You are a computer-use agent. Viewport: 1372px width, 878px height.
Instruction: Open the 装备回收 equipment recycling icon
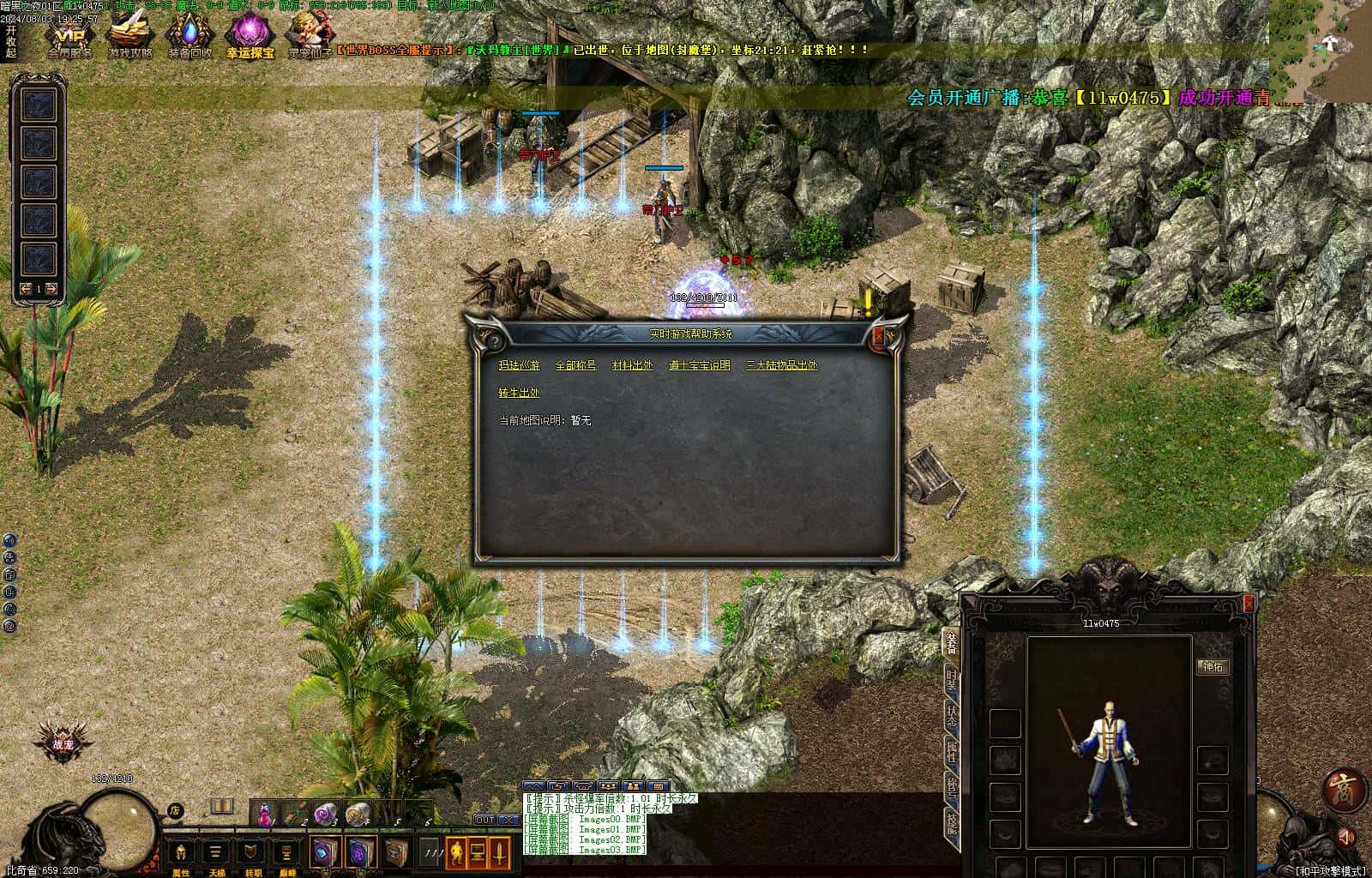click(189, 36)
